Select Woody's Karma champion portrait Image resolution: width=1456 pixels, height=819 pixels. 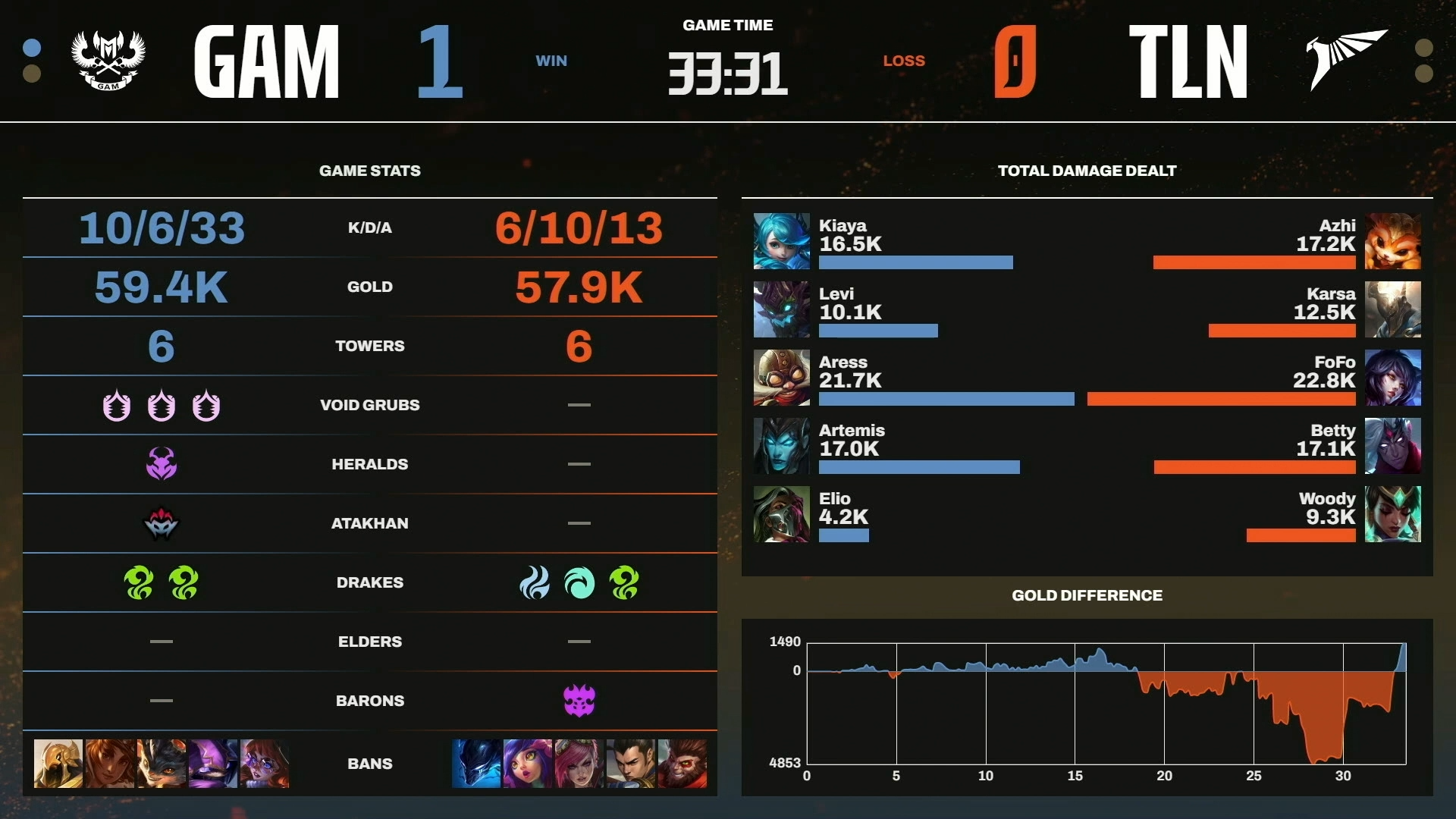[1392, 514]
